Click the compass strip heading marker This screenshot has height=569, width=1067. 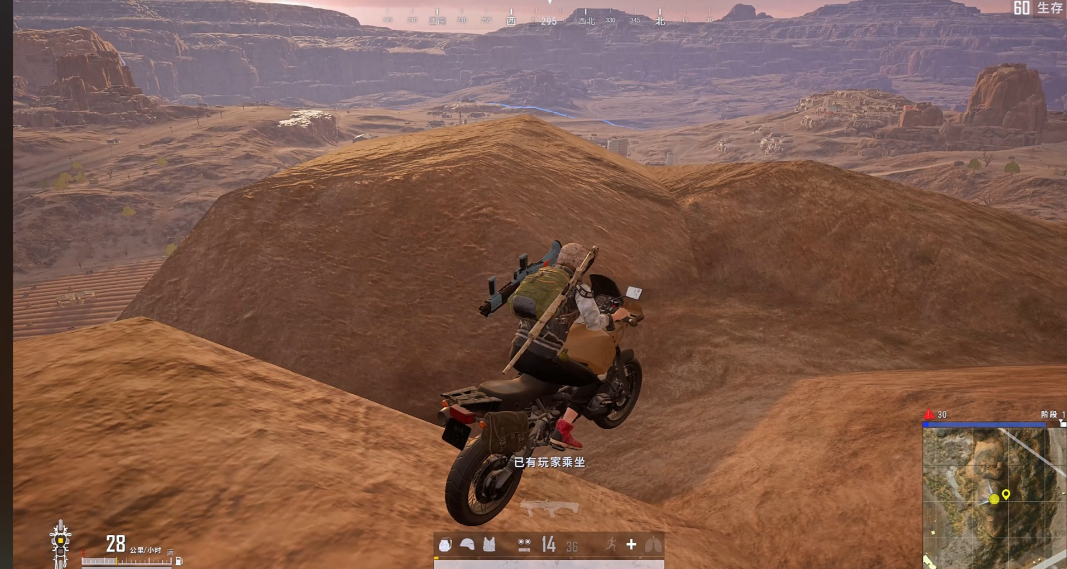pos(549,18)
